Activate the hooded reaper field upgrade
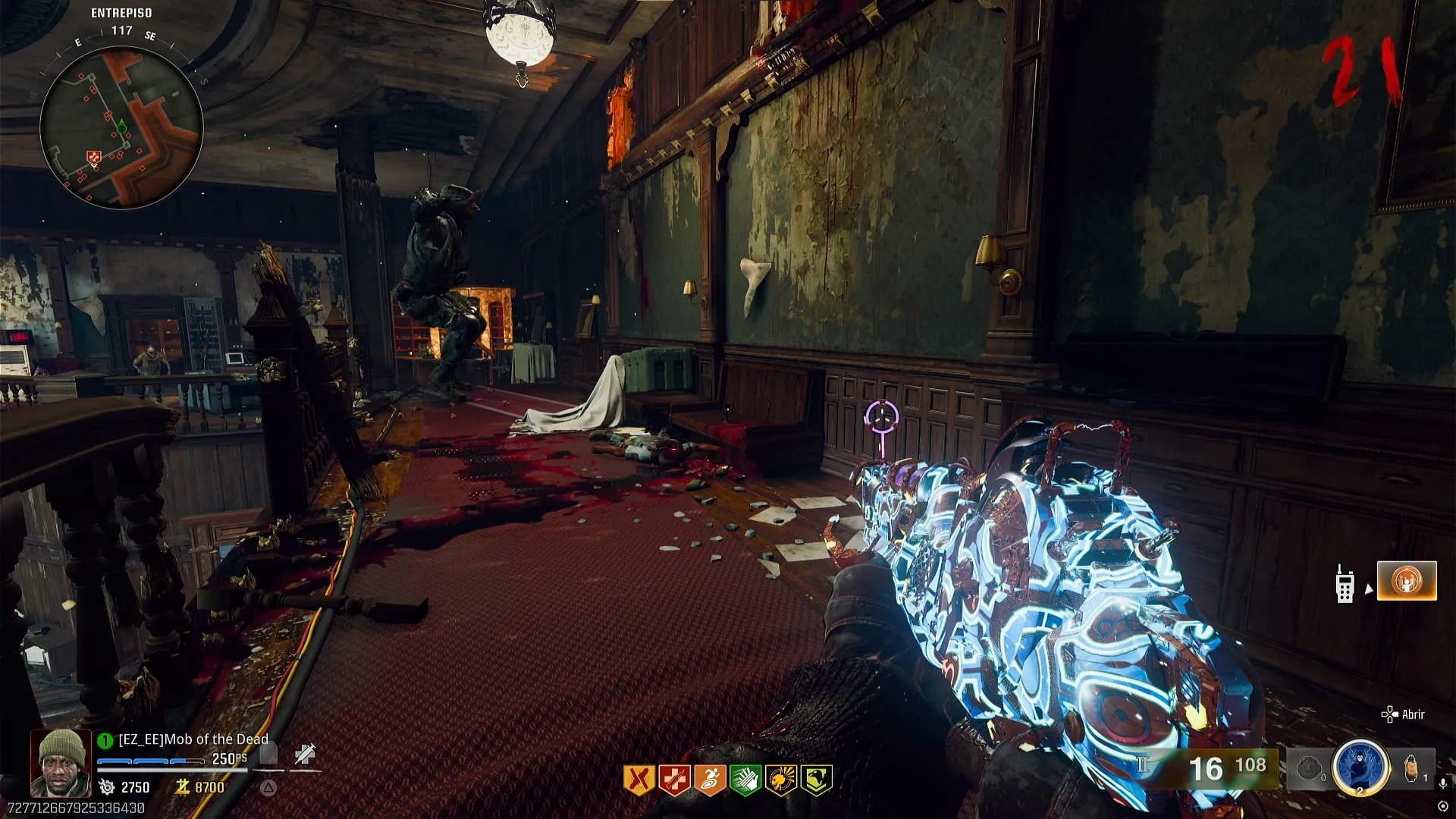Image resolution: width=1456 pixels, height=819 pixels. [x=1360, y=767]
